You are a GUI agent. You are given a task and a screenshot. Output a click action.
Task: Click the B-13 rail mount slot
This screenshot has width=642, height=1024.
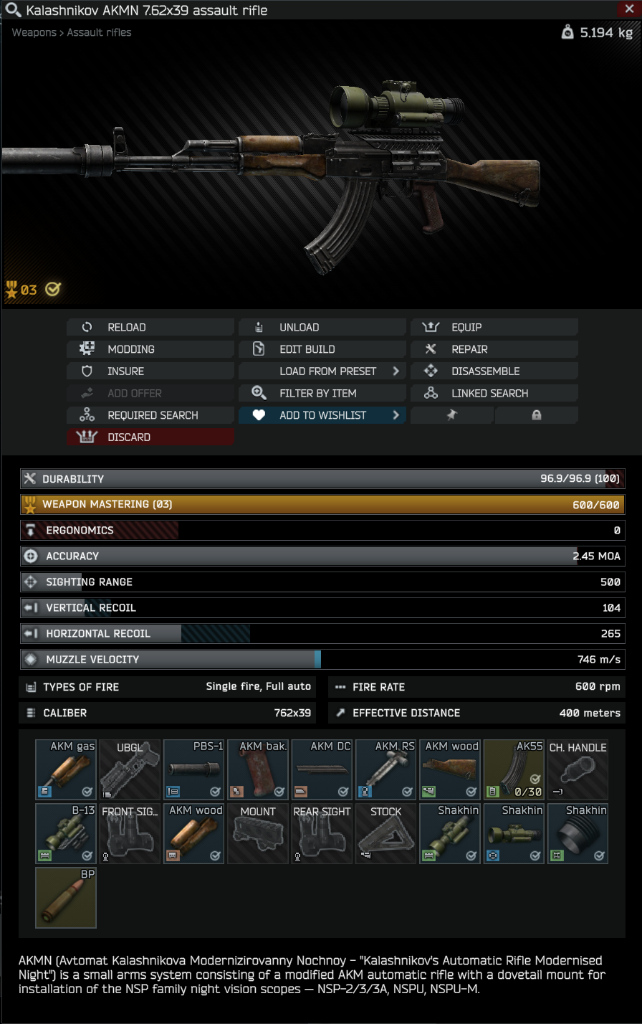[66, 833]
